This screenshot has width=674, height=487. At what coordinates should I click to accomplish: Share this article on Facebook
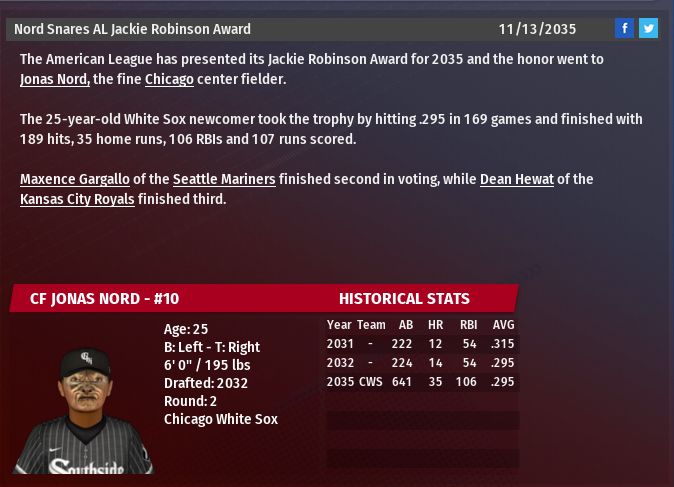(624, 28)
